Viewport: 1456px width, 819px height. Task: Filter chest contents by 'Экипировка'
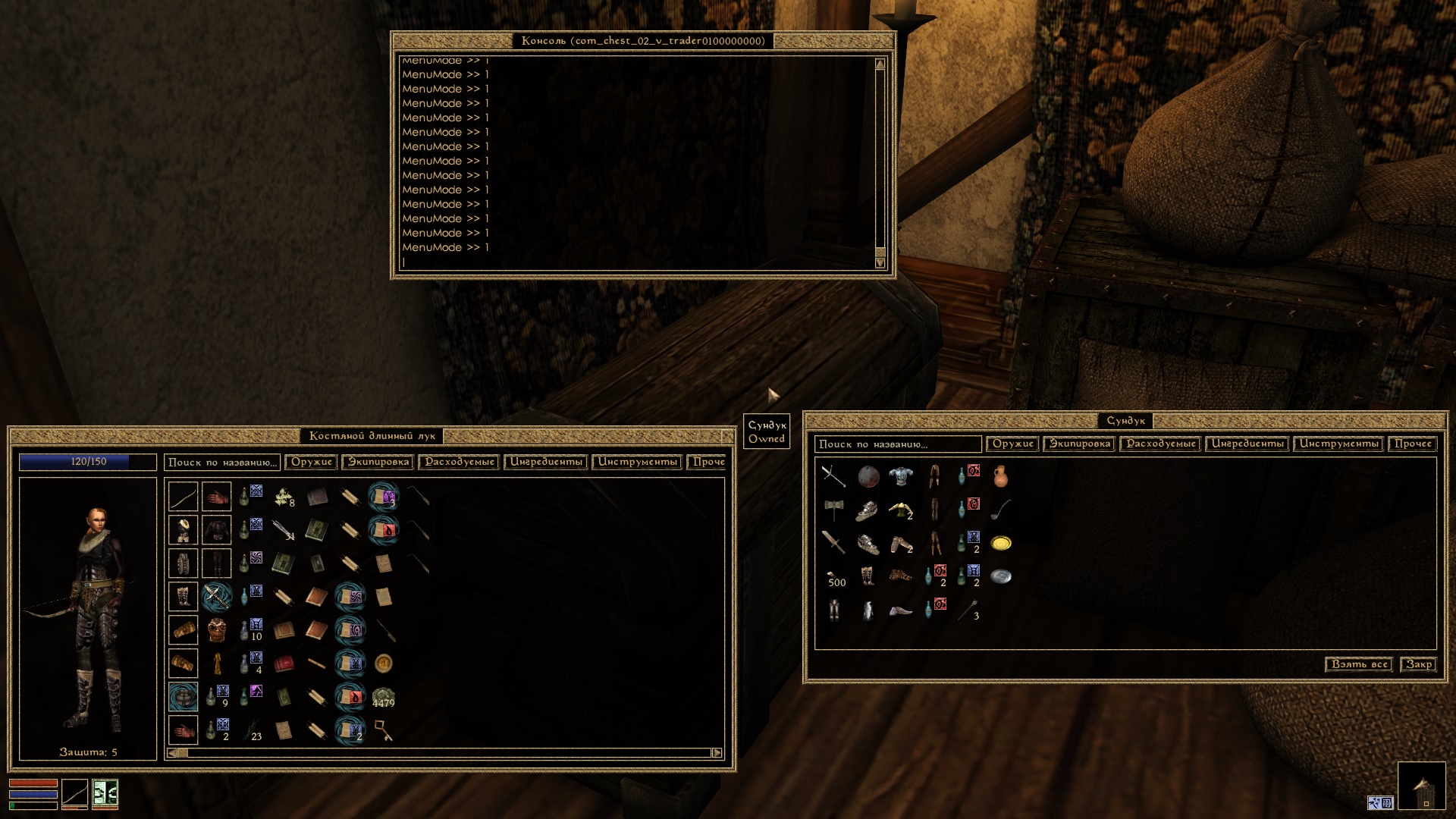pyautogui.click(x=1080, y=444)
